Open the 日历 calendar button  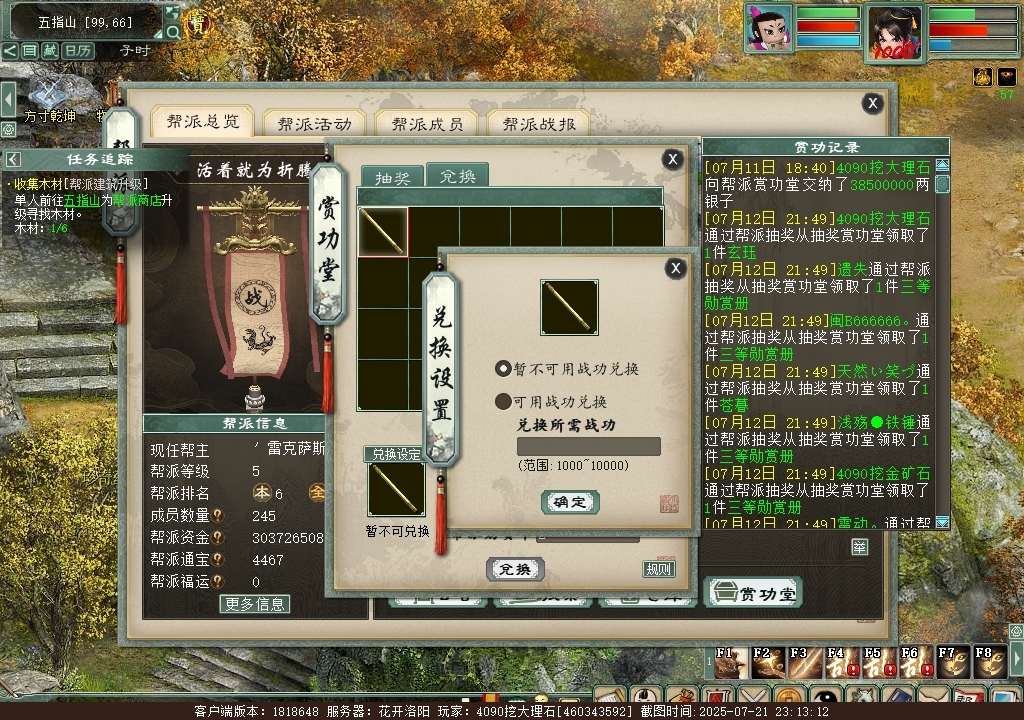[x=78, y=50]
